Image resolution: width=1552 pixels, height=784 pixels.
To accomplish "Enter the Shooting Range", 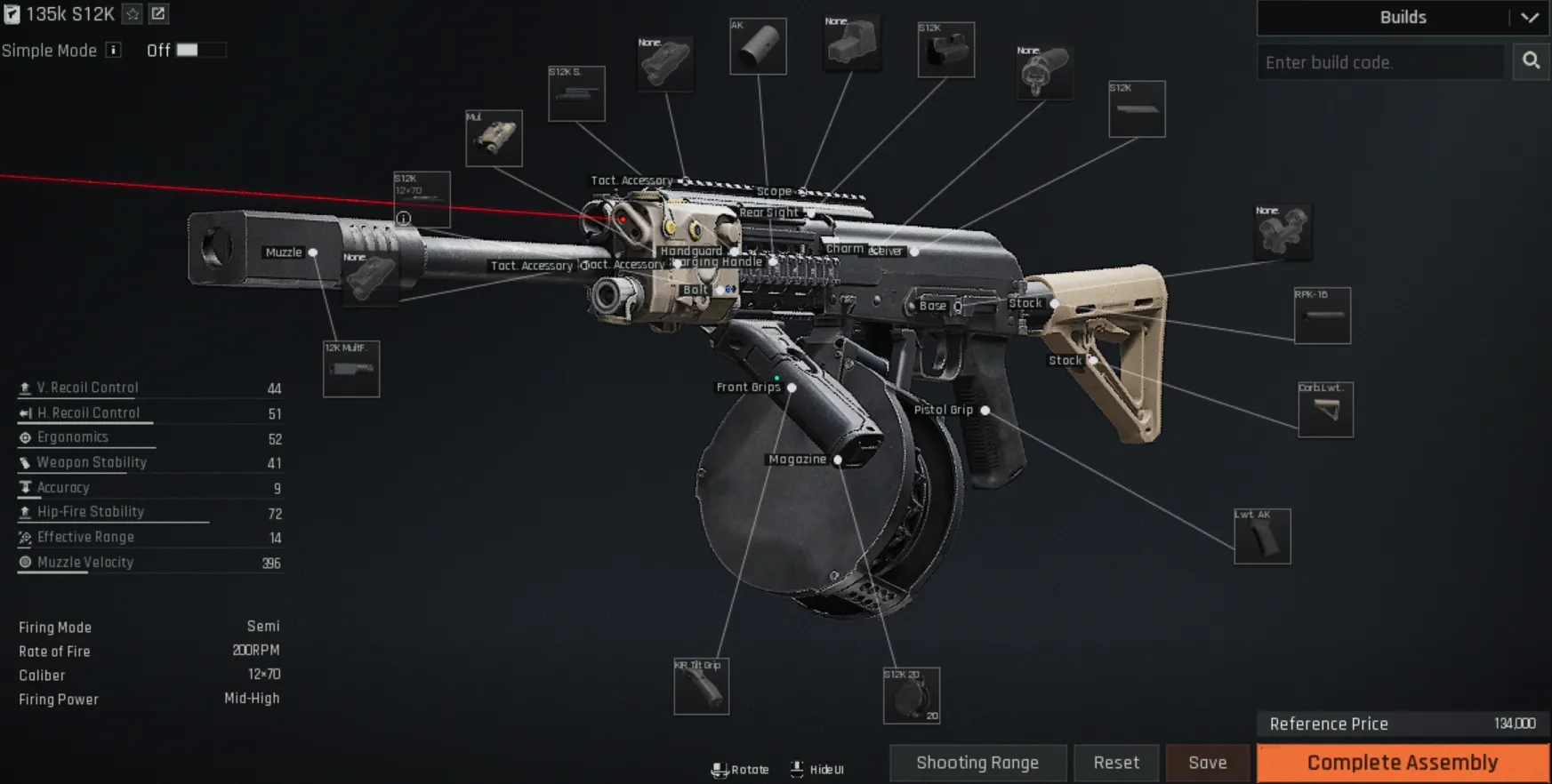I will tap(977, 763).
